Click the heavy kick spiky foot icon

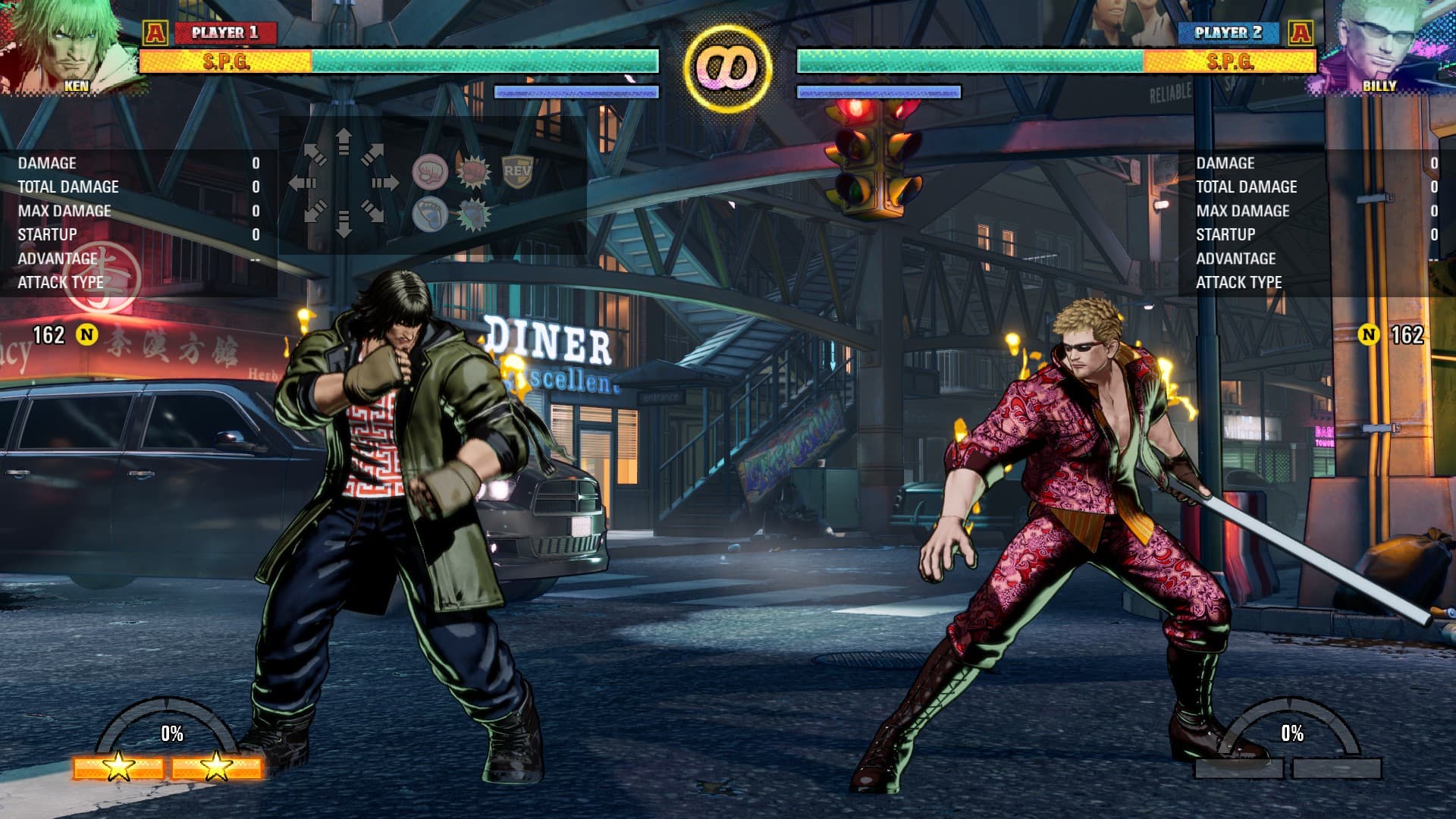click(x=473, y=214)
